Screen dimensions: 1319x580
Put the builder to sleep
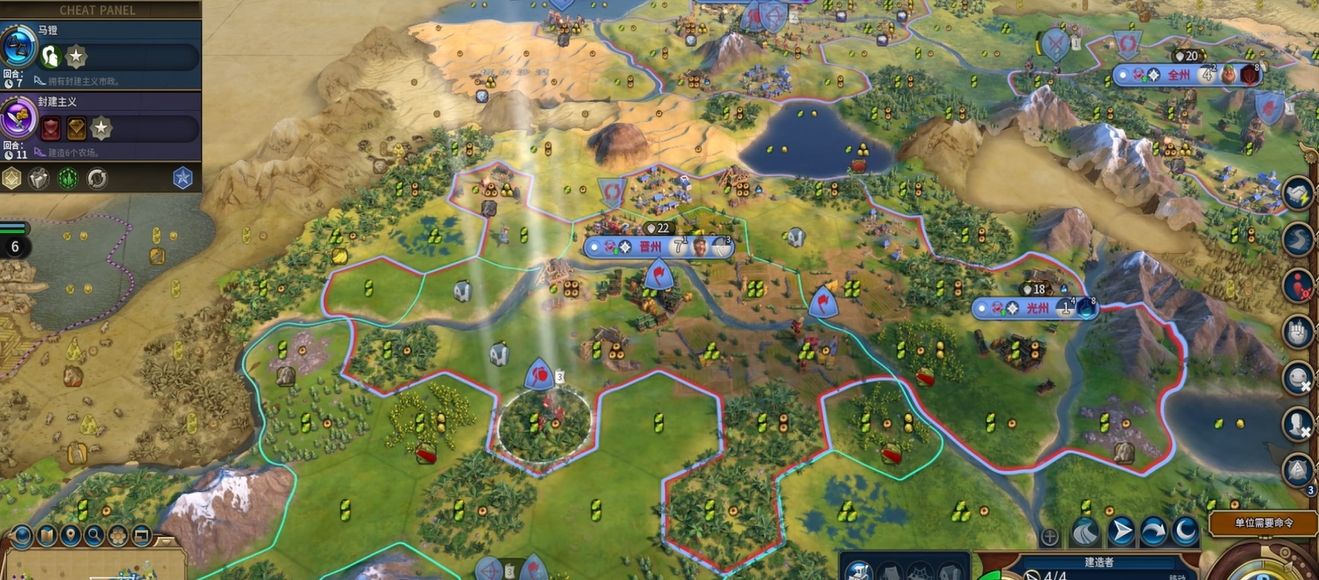(x=1185, y=531)
